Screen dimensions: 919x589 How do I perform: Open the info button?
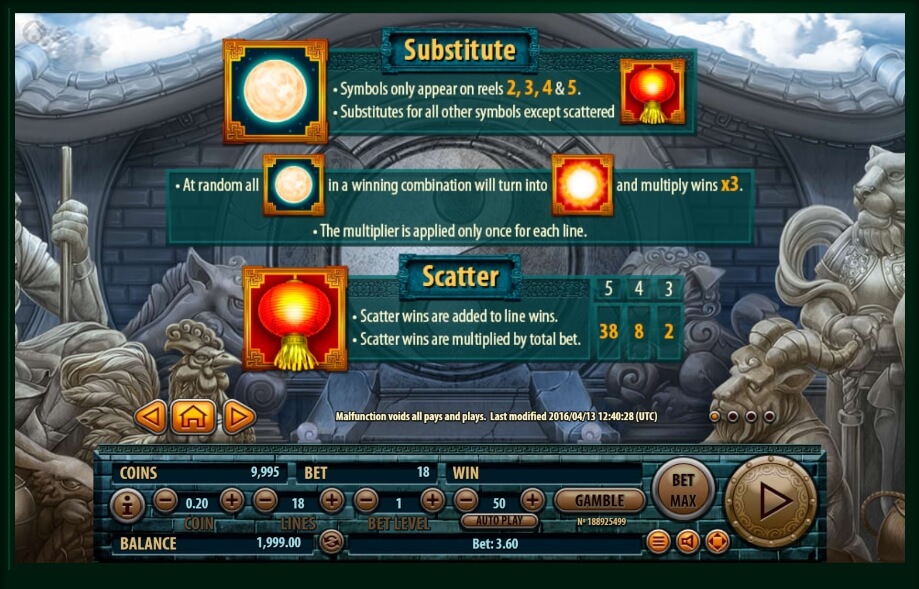pos(127,505)
